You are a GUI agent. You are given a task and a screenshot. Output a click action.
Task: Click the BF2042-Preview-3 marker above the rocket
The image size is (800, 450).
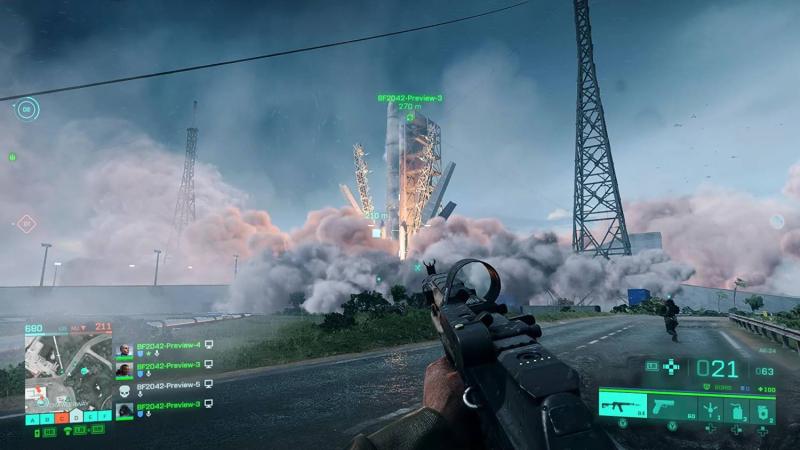click(x=410, y=98)
